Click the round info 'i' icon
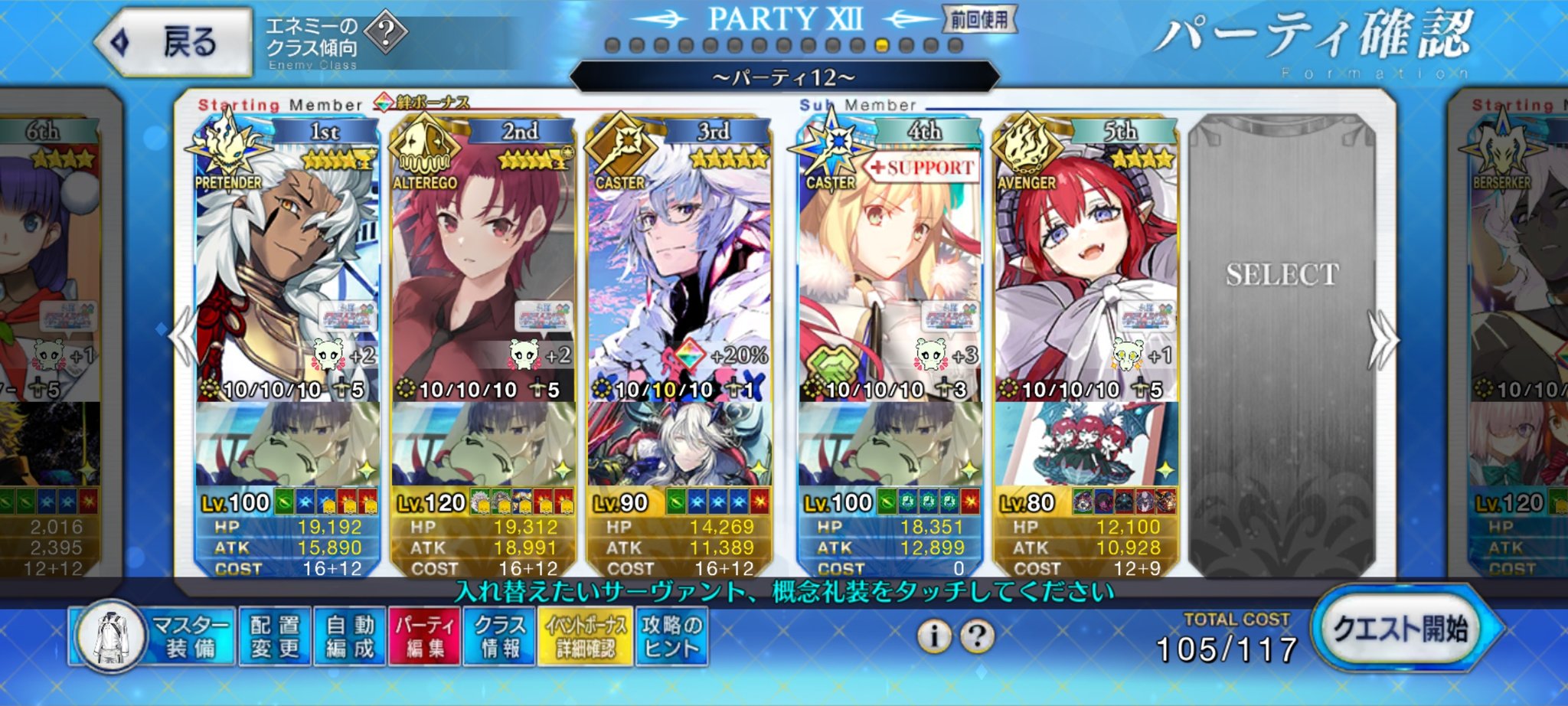The image size is (1568, 706). pyautogui.click(x=934, y=636)
